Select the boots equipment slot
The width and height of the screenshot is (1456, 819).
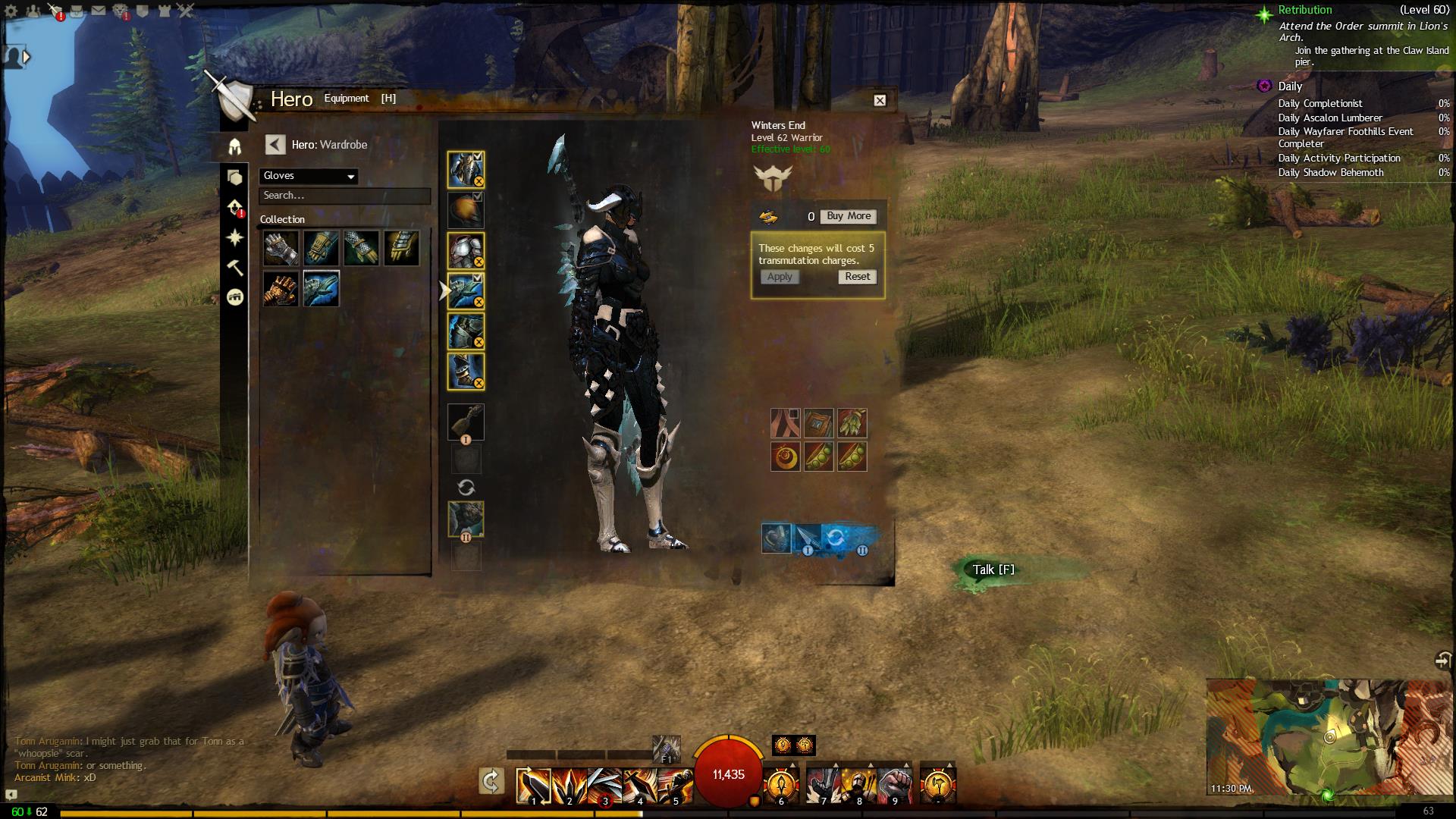[465, 372]
